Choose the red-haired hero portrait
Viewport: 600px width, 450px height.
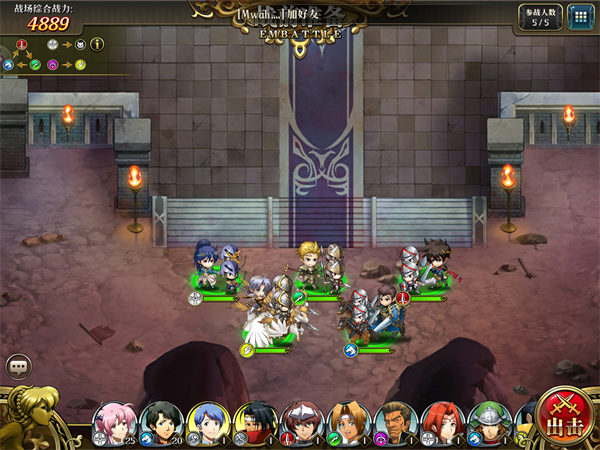click(442, 423)
